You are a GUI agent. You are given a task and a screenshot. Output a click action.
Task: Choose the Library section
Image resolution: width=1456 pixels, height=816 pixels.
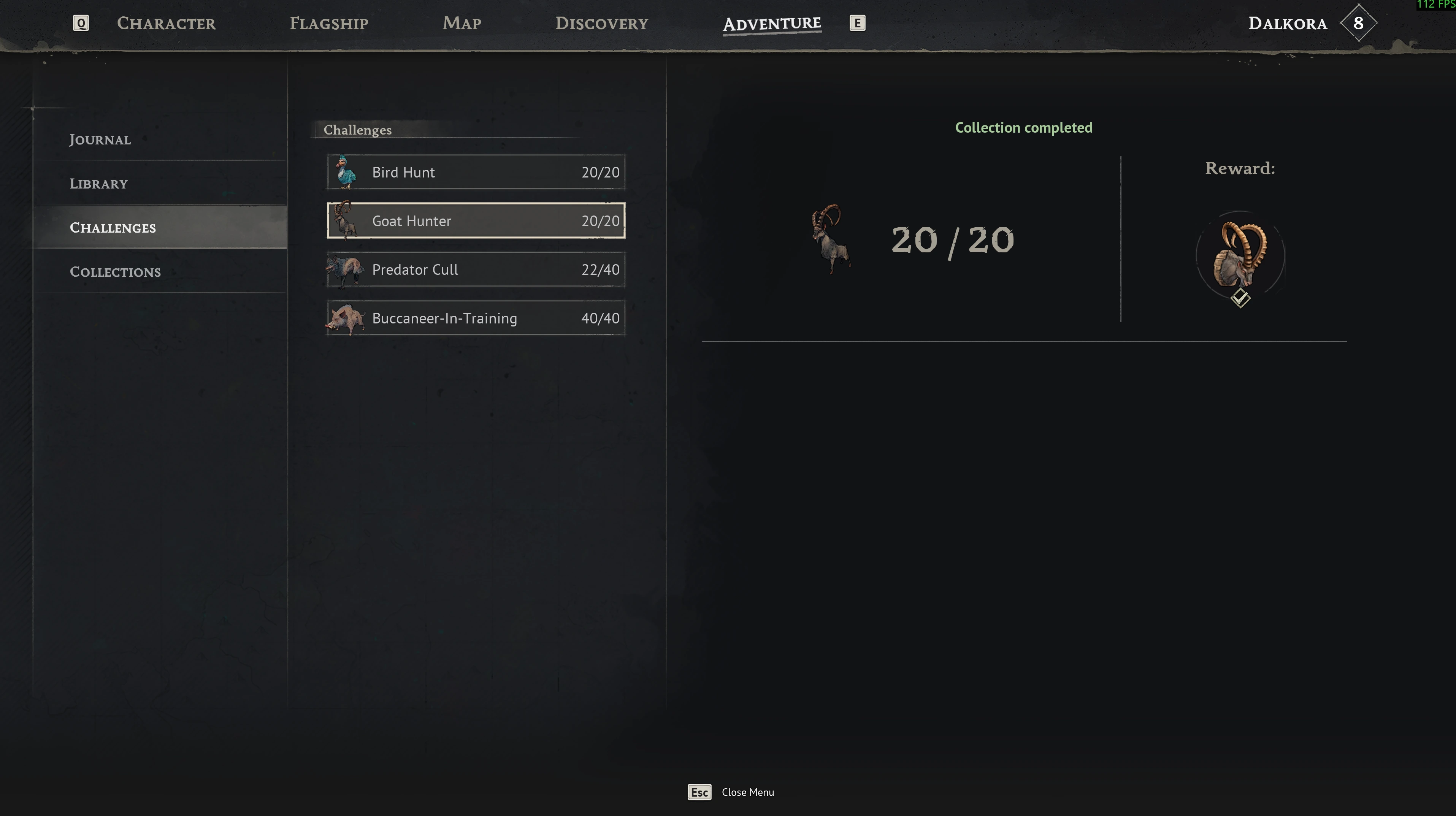[98, 184]
